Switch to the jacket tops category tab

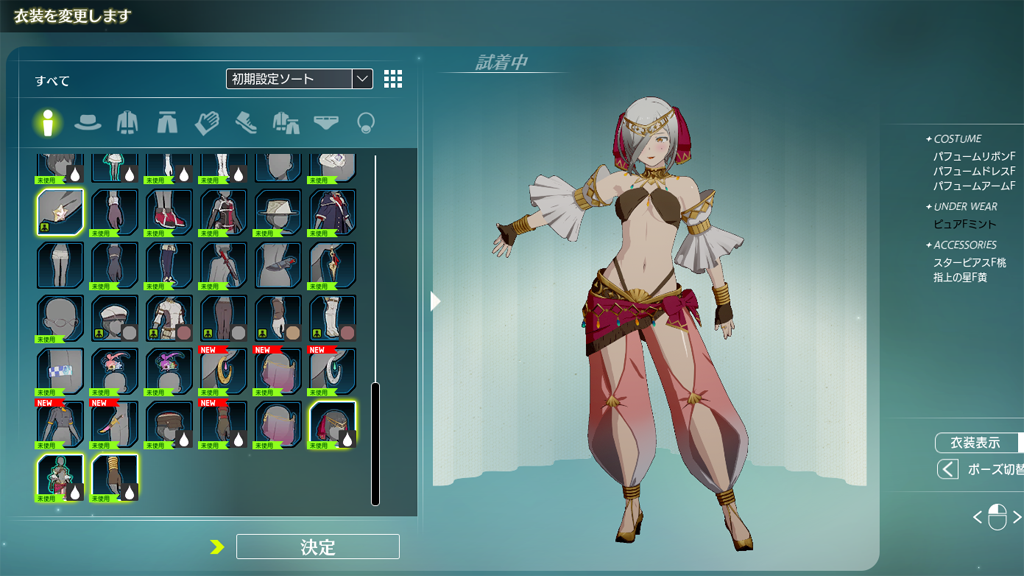(127, 123)
